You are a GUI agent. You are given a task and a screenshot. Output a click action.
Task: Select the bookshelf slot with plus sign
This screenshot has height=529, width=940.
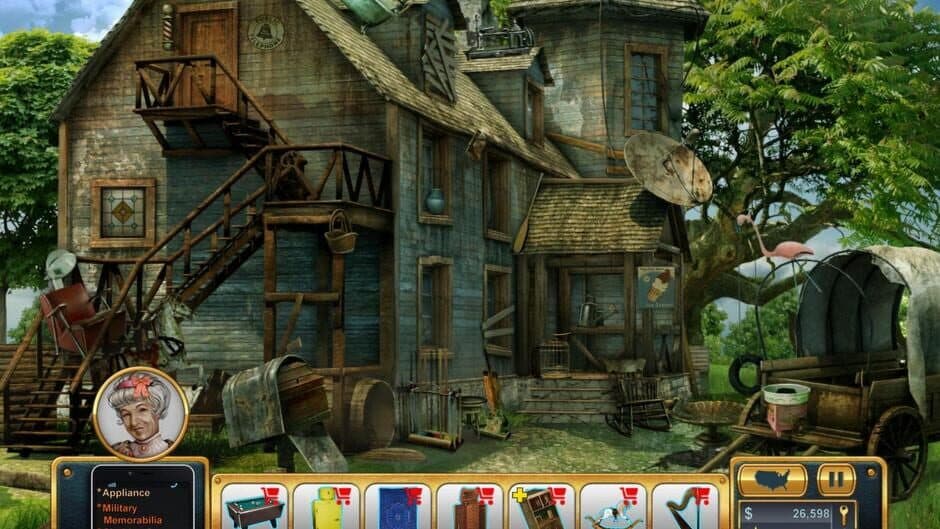coord(541,506)
